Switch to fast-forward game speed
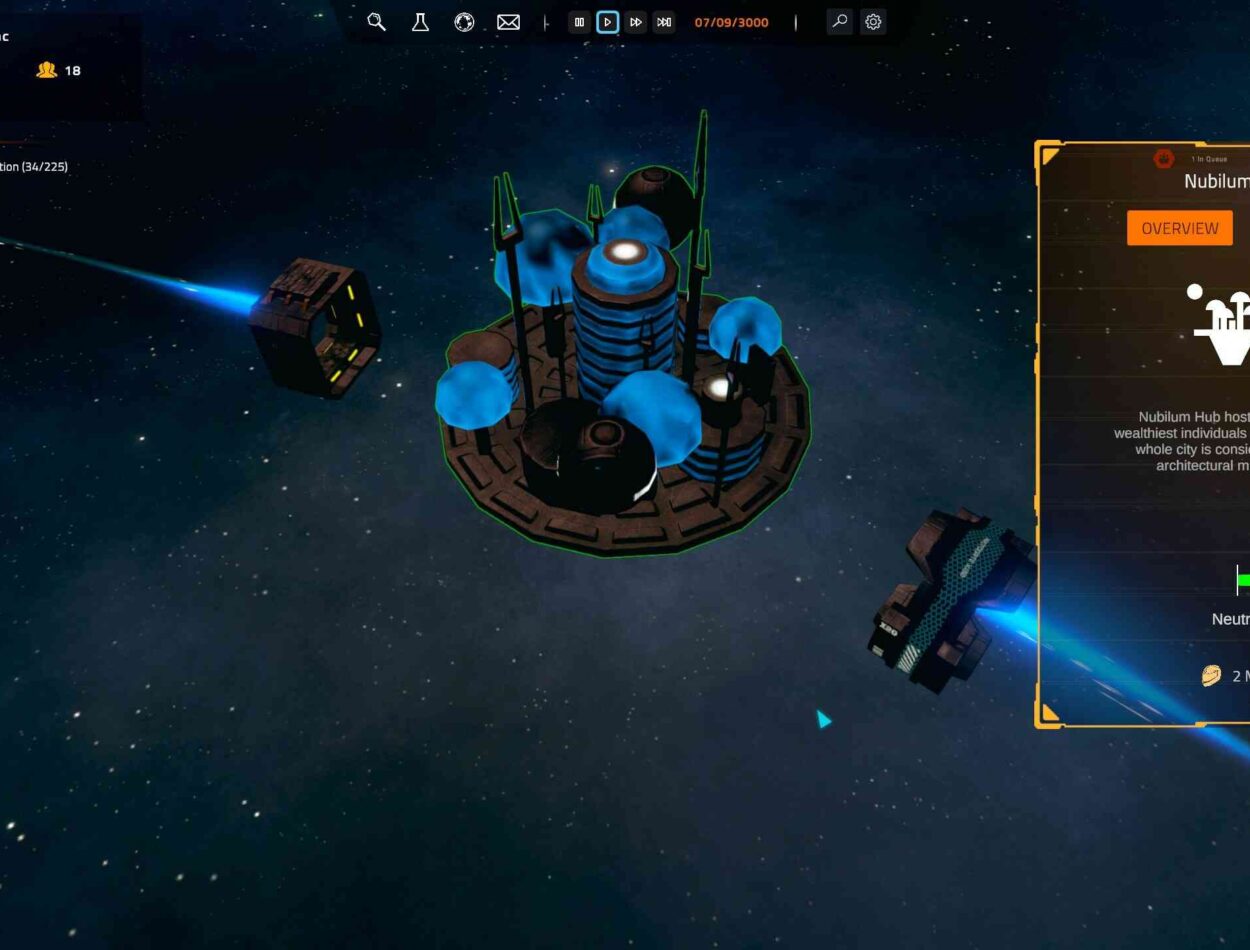The image size is (1250, 950). [636, 22]
